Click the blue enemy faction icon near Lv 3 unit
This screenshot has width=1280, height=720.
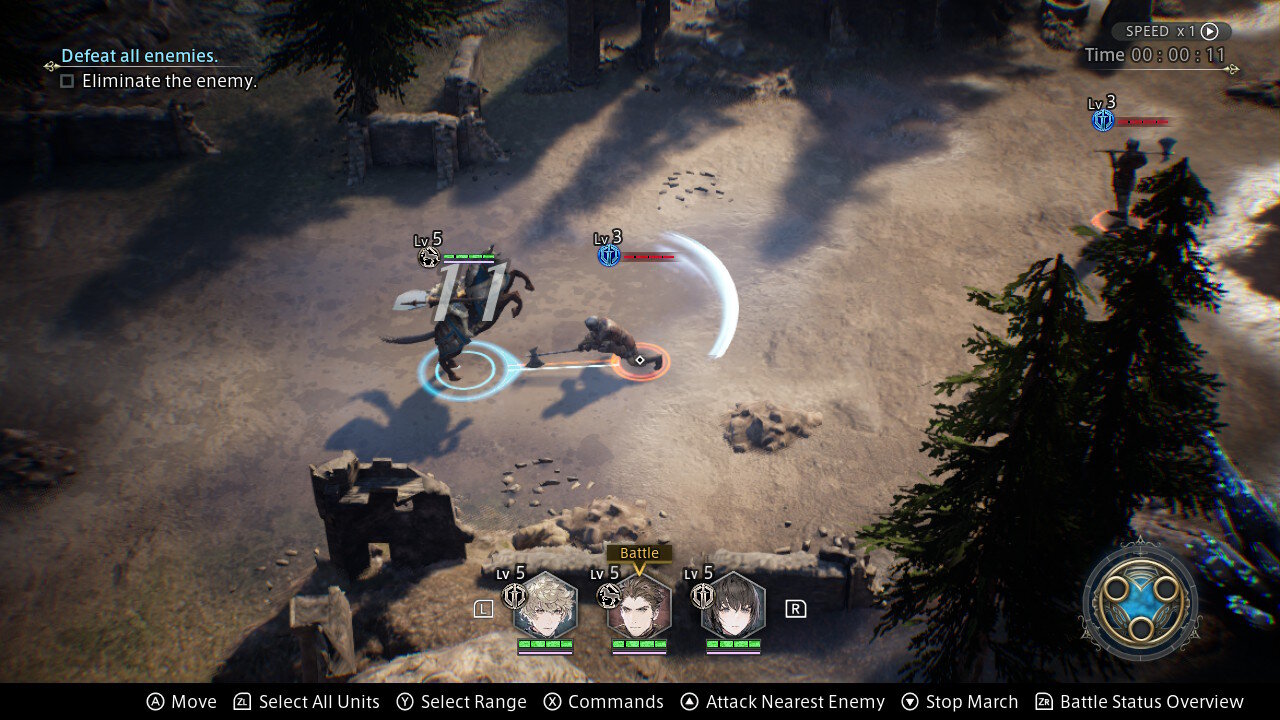611,255
